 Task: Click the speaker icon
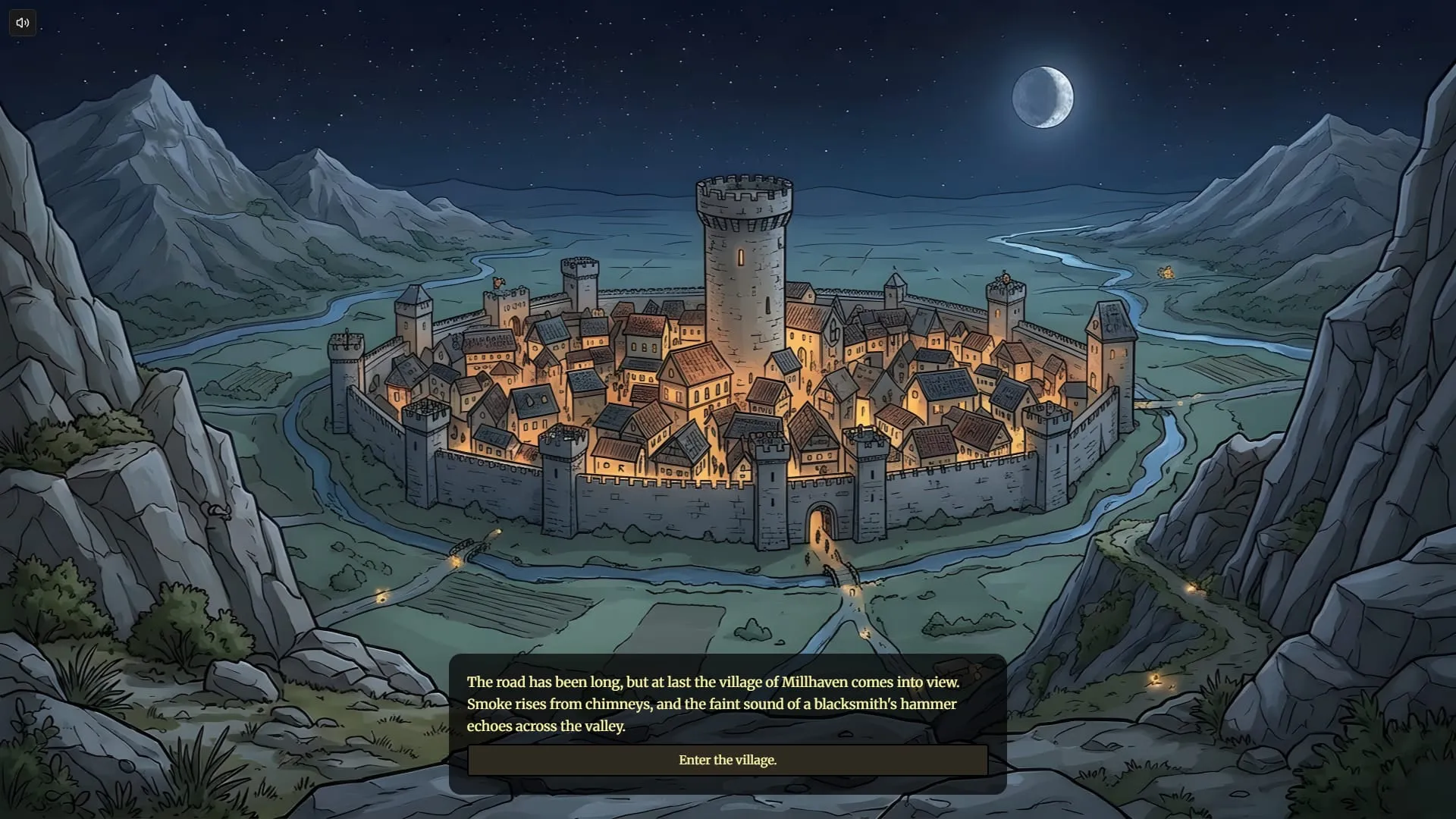click(x=21, y=23)
